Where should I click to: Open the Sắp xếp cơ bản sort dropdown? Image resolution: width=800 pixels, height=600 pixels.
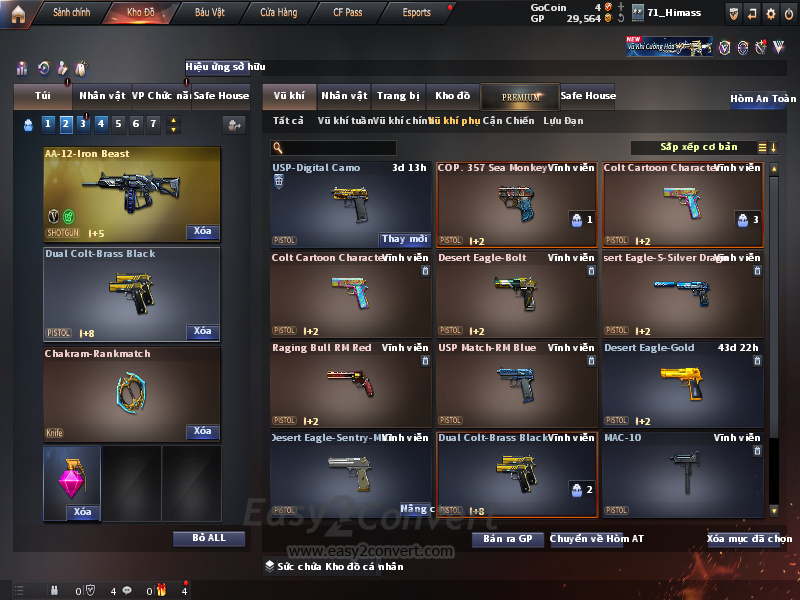[x=698, y=148]
